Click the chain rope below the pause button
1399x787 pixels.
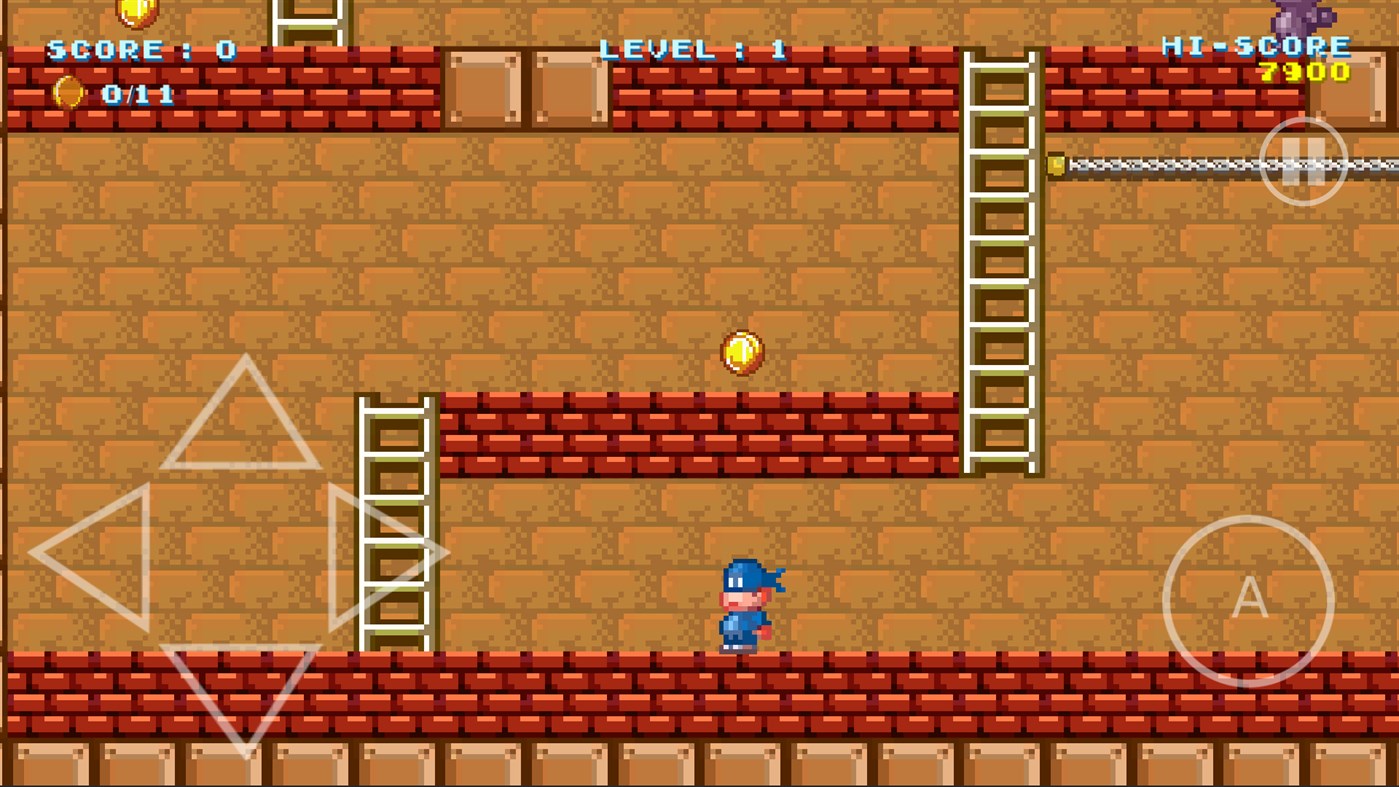(1180, 163)
